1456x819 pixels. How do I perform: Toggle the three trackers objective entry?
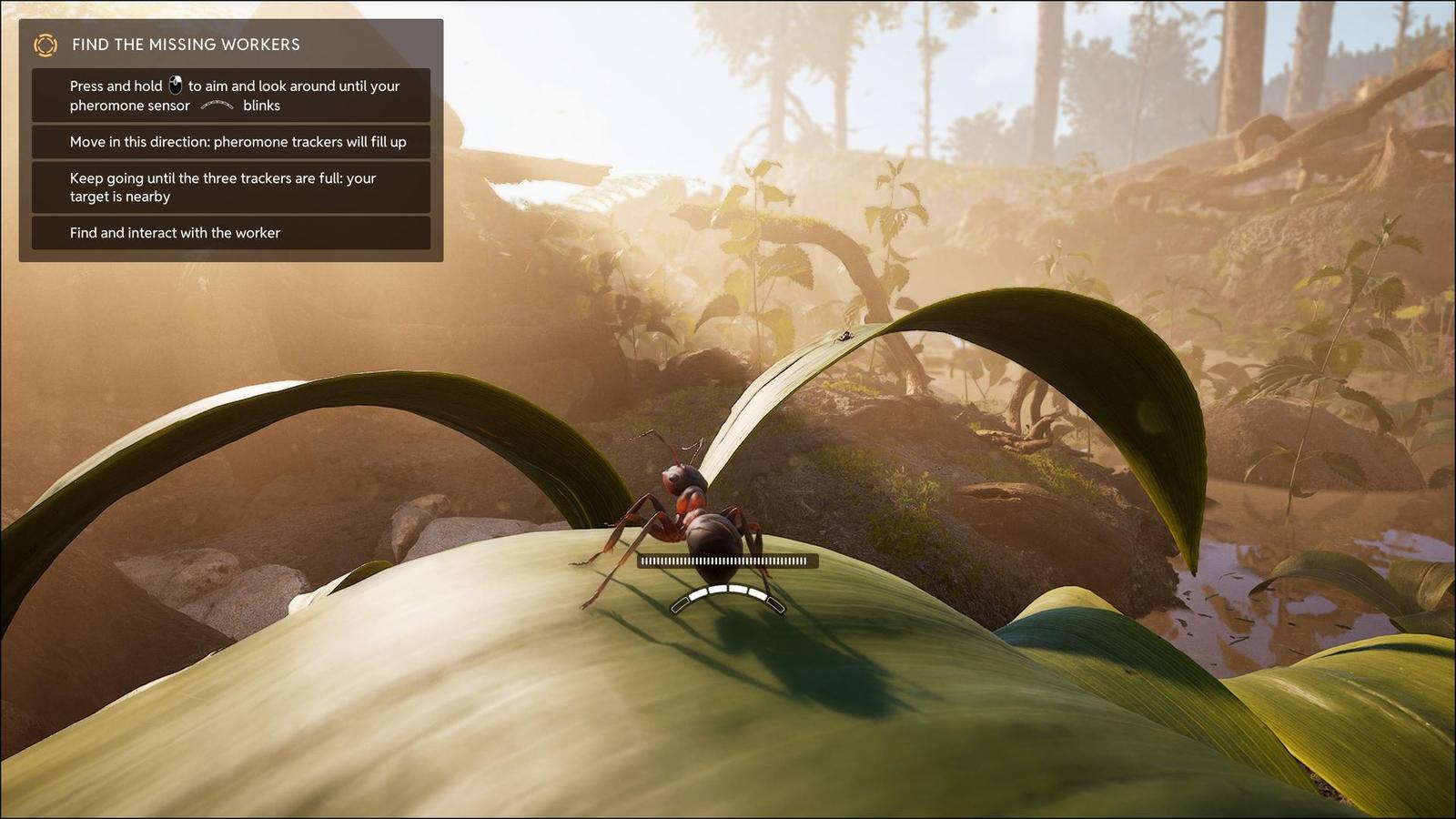pyautogui.click(x=229, y=187)
